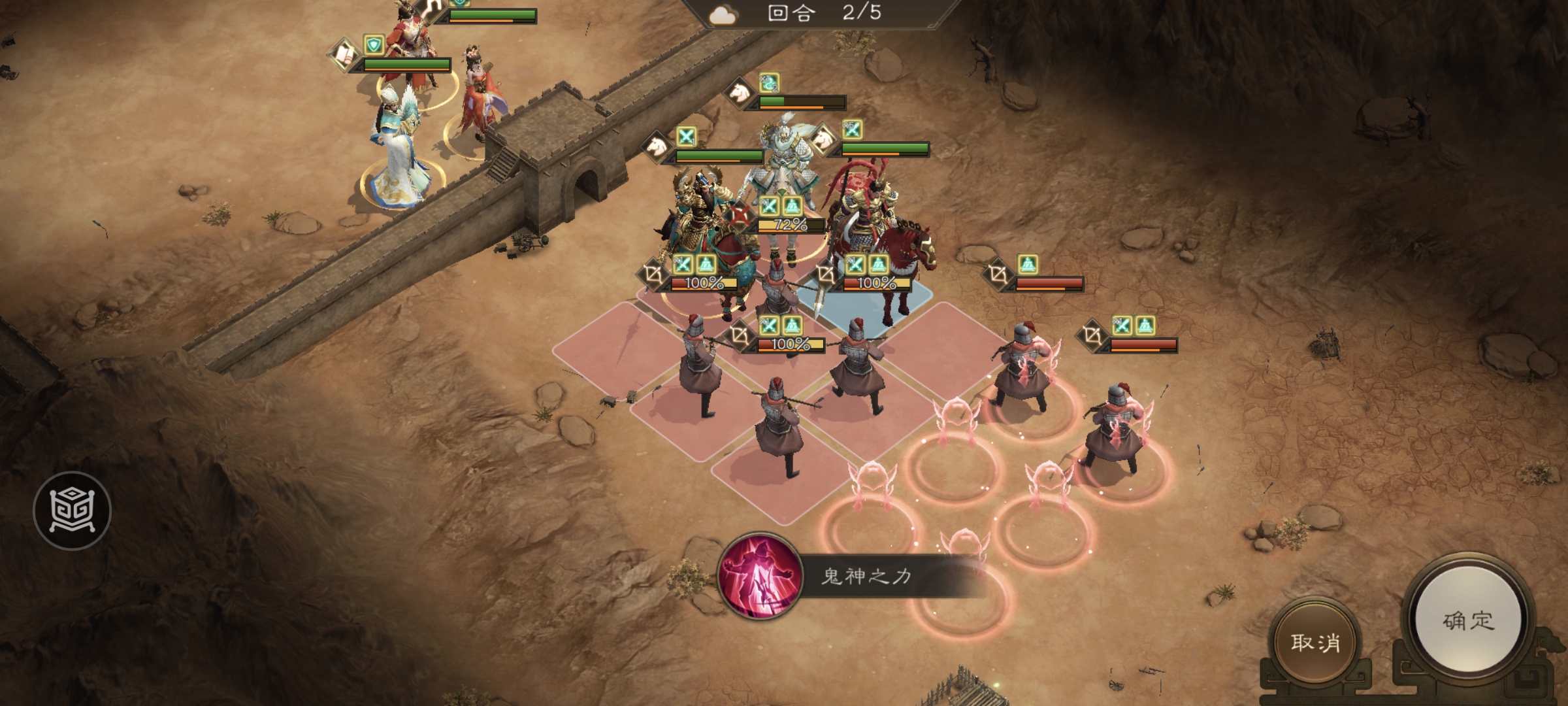The width and height of the screenshot is (1568, 706).
Task: Click the 72% morale progress bar
Action: [x=782, y=226]
